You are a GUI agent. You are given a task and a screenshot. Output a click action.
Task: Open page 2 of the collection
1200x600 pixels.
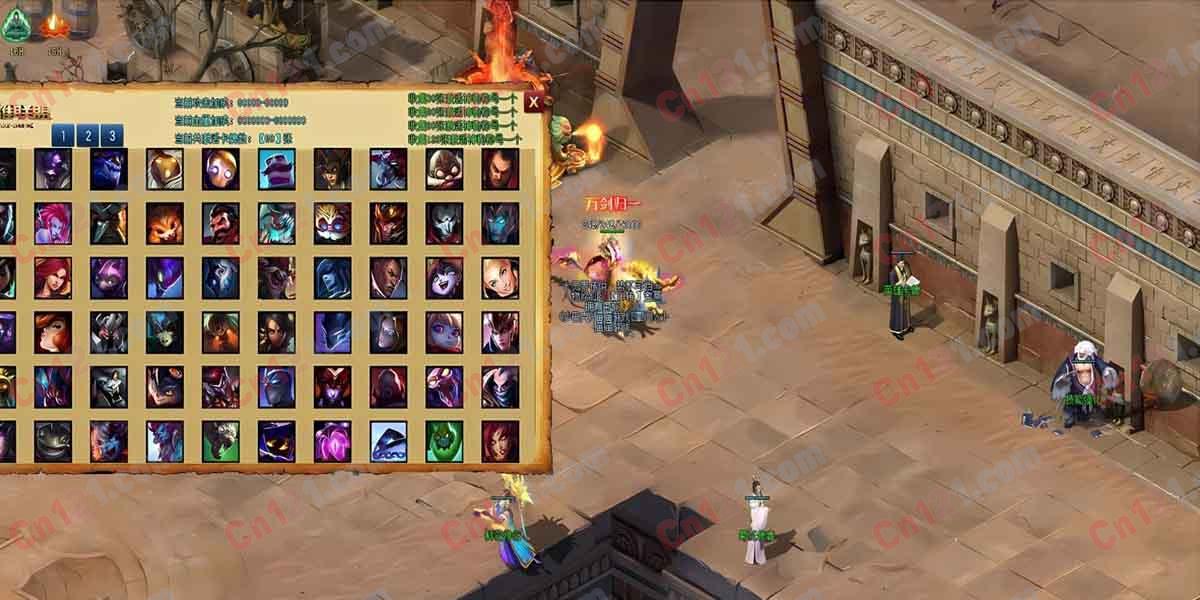(x=87, y=136)
